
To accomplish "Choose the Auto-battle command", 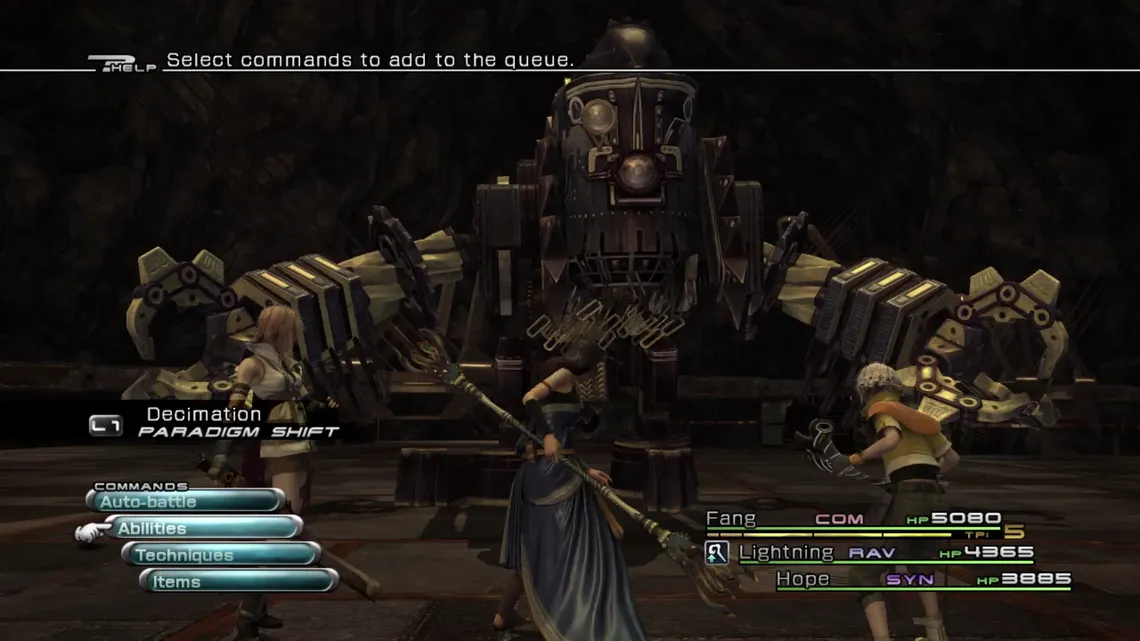I will (185, 501).
